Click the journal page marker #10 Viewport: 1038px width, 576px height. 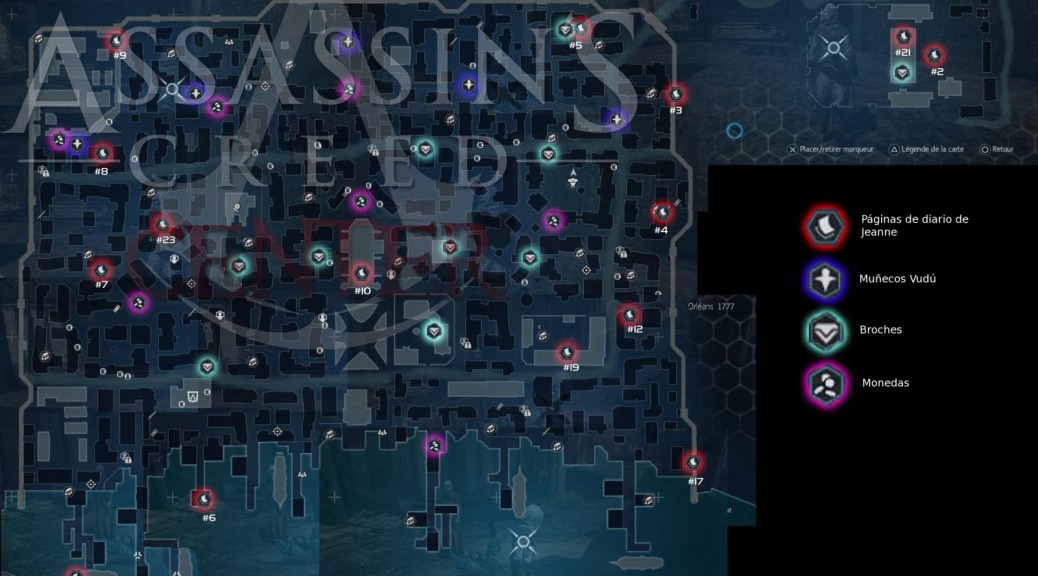362,272
